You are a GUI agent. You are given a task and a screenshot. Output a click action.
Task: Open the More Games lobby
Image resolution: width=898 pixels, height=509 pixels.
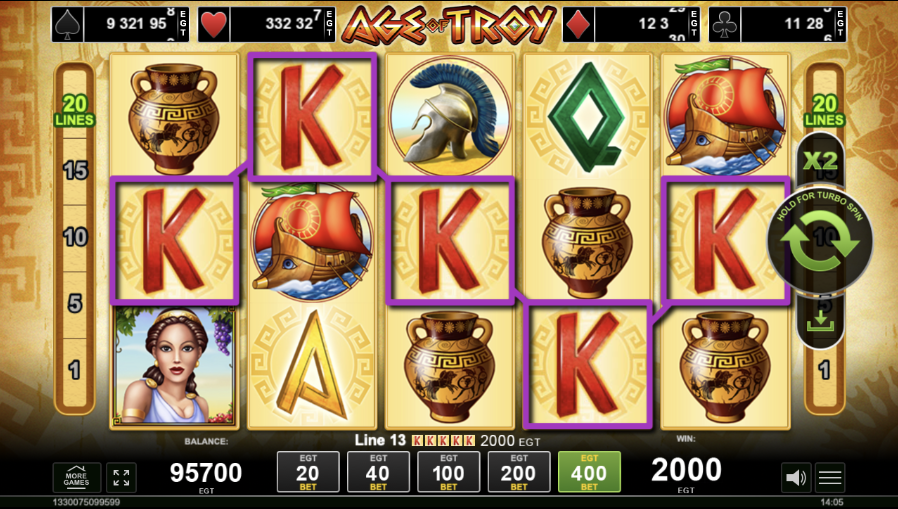coord(77,478)
